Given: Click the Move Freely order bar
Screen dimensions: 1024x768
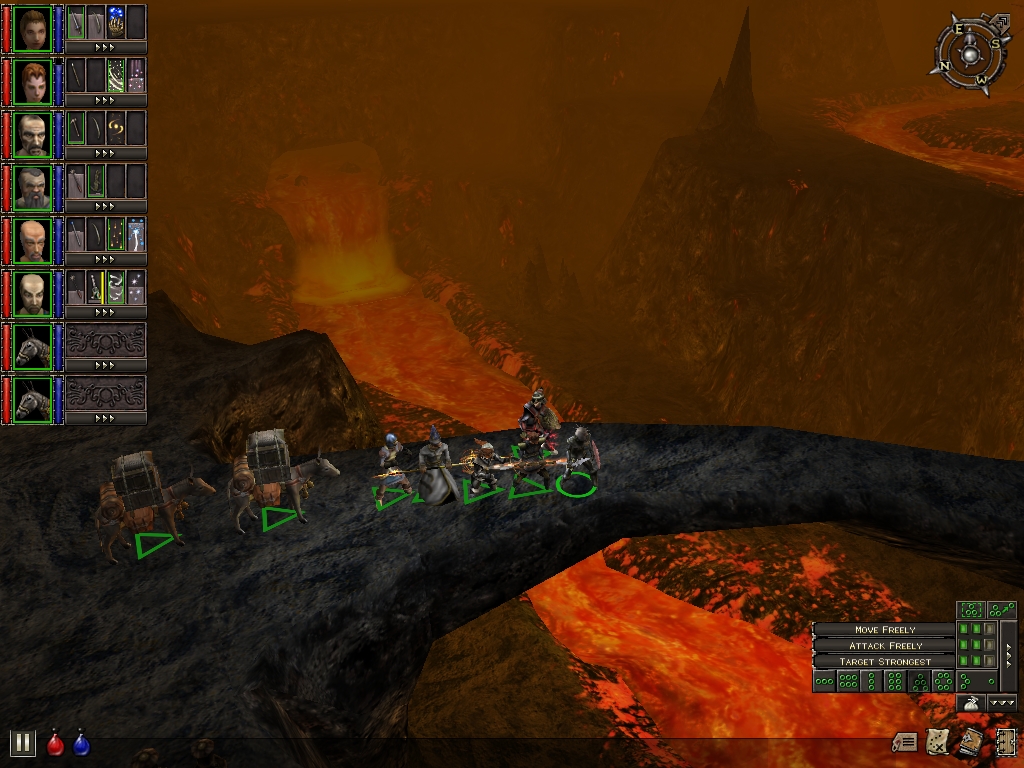Looking at the screenshot, I should 882,630.
